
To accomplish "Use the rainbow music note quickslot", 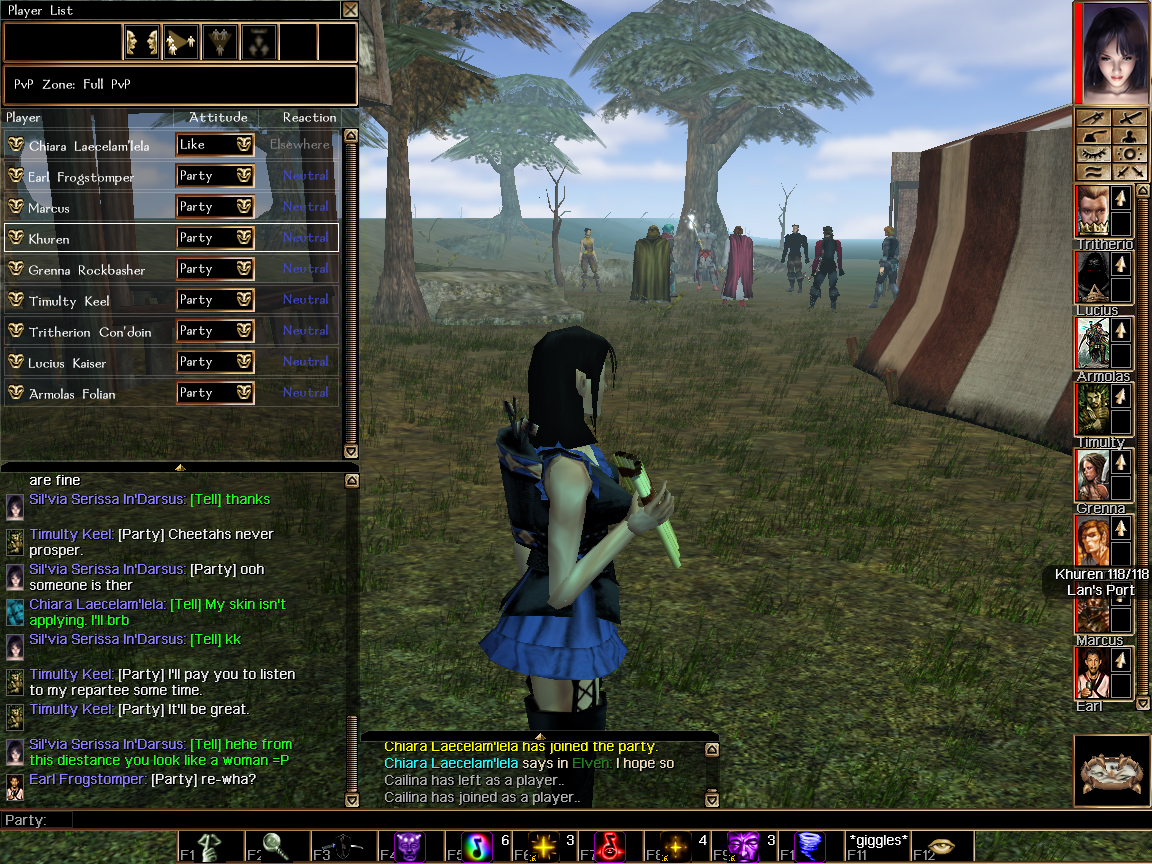I will pyautogui.click(x=476, y=847).
